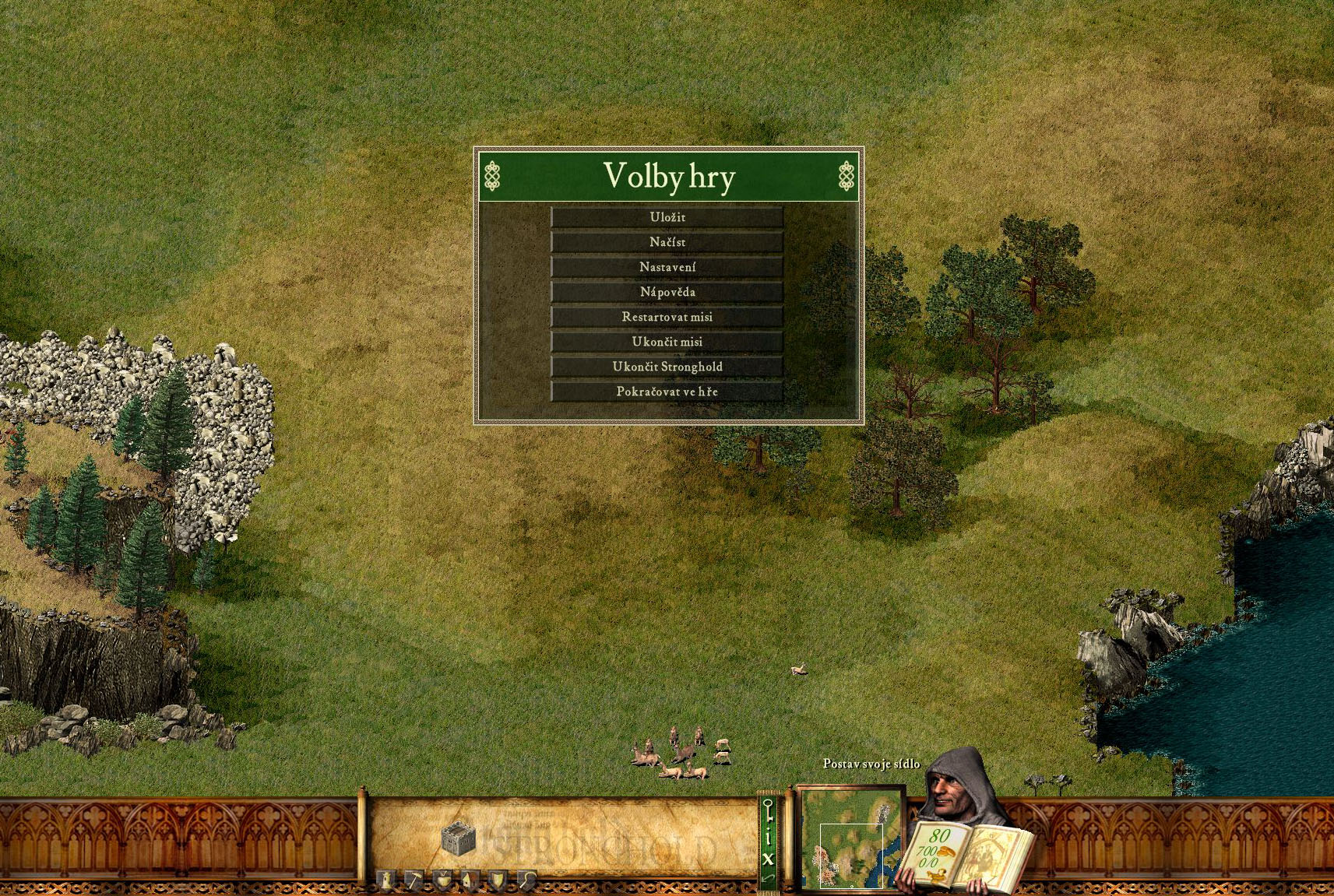The image size is (1334, 896).
Task: Open the advisor's book report
Action: click(966, 851)
